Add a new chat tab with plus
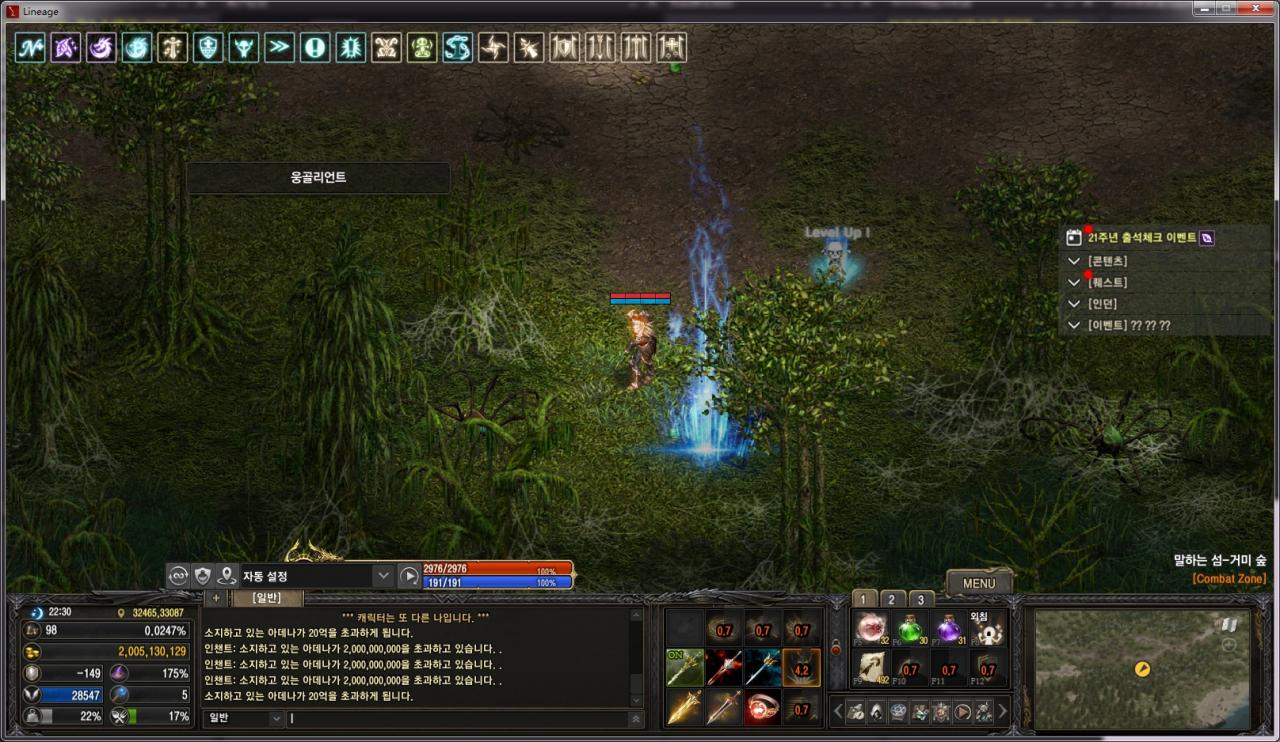 tap(216, 598)
